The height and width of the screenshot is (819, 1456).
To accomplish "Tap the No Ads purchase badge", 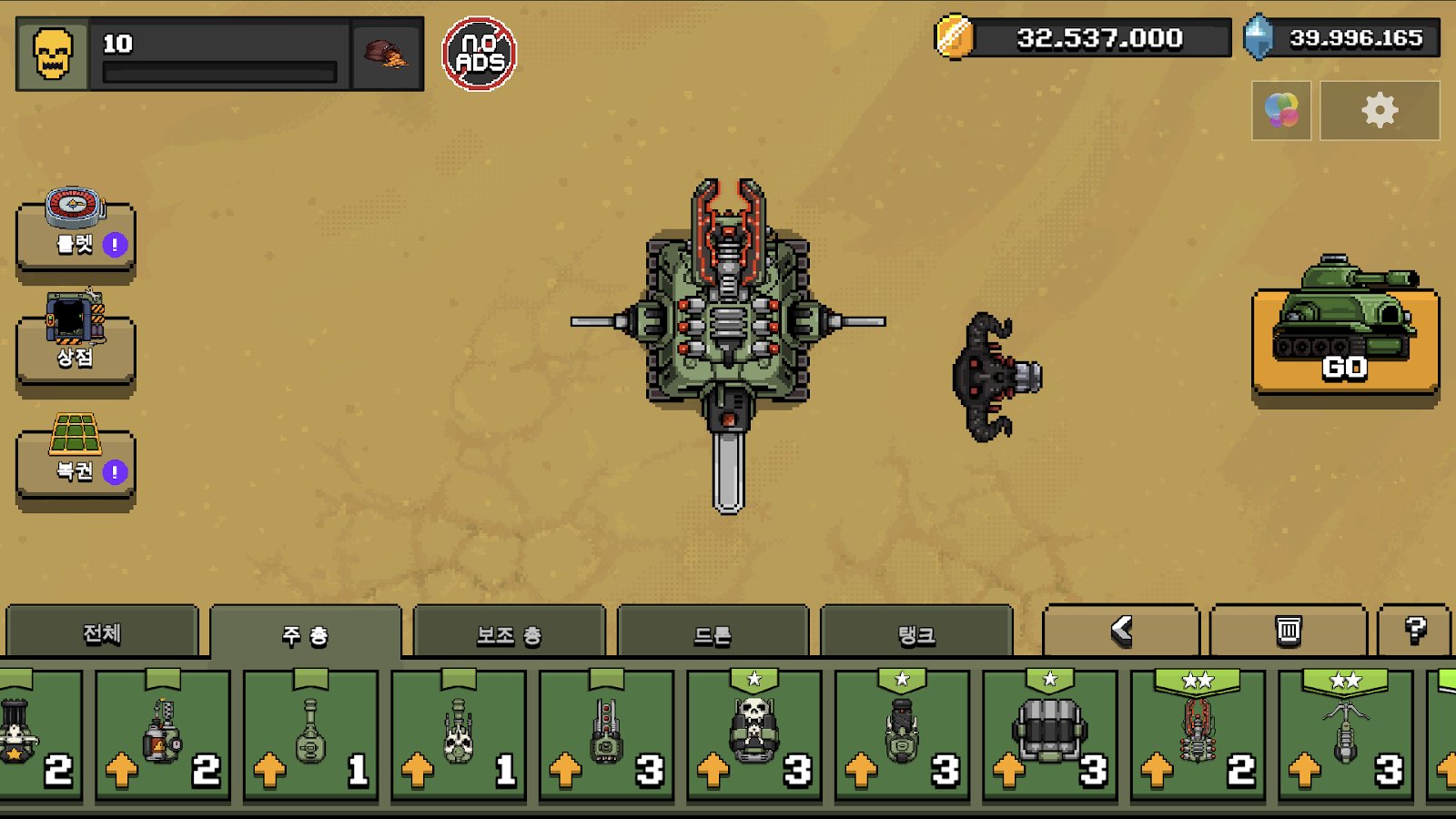I will [x=480, y=55].
